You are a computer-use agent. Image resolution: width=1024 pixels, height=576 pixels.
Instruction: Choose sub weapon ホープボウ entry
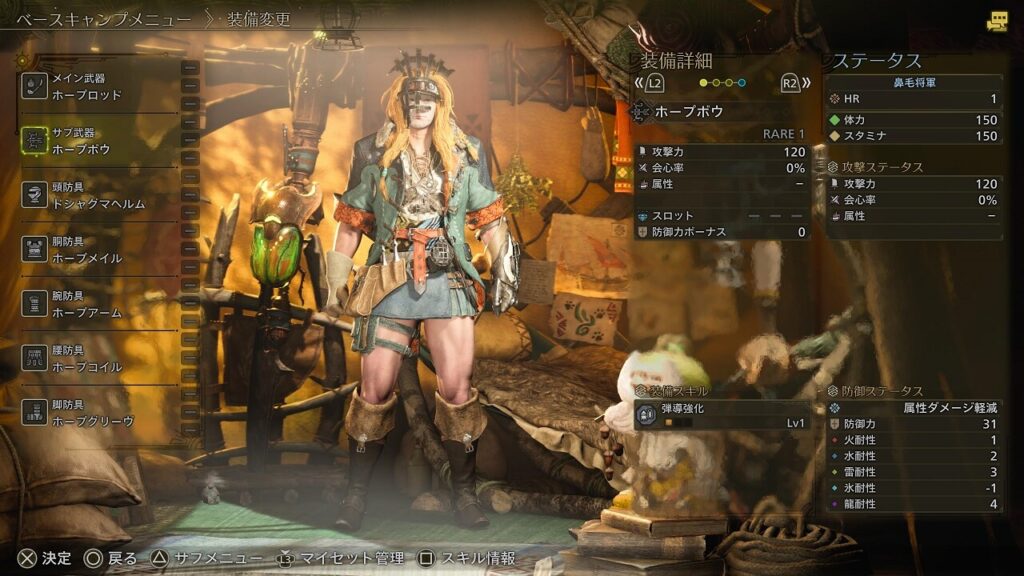100,141
